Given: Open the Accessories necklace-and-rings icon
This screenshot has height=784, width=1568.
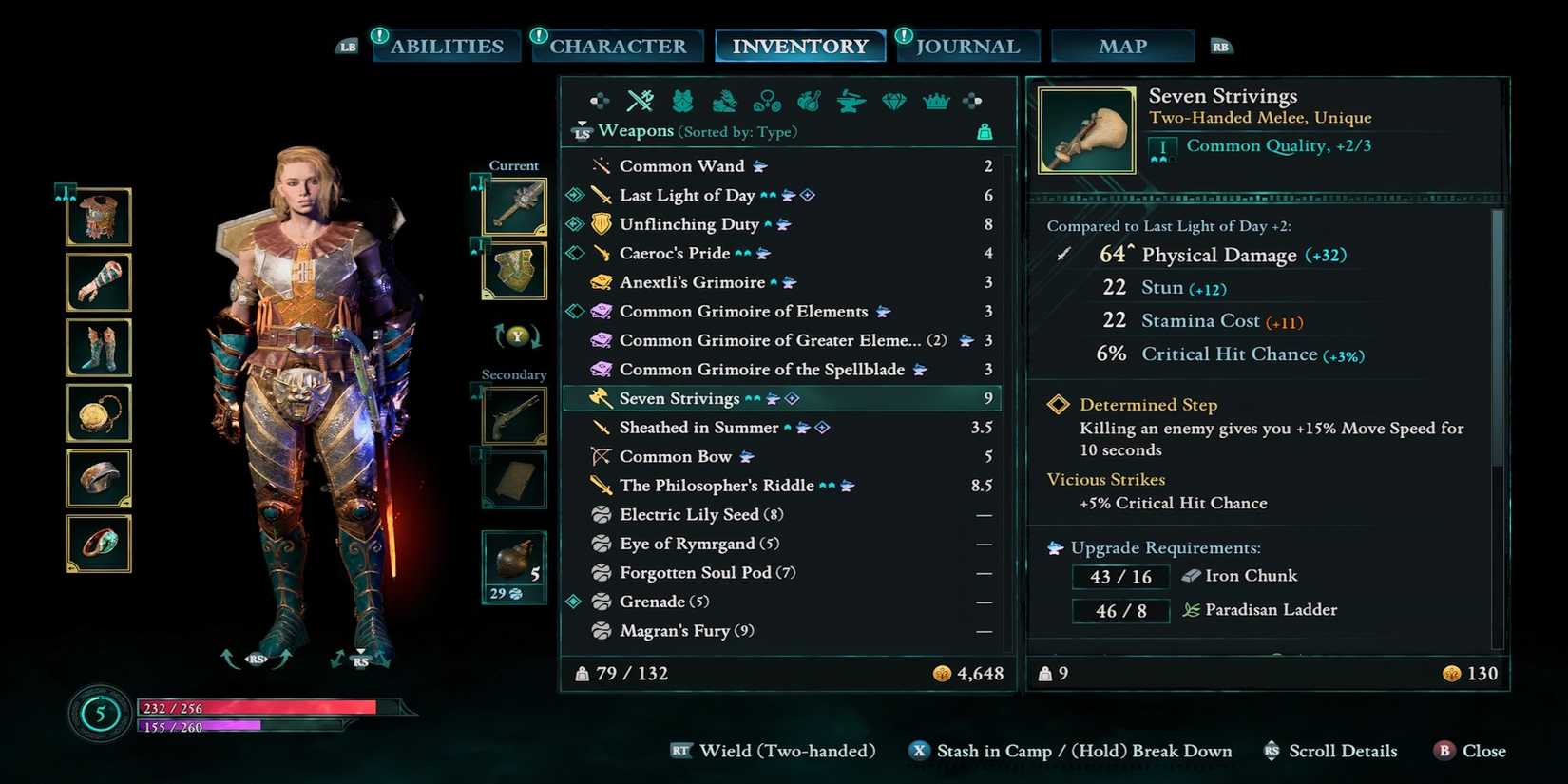Looking at the screenshot, I should point(768,100).
